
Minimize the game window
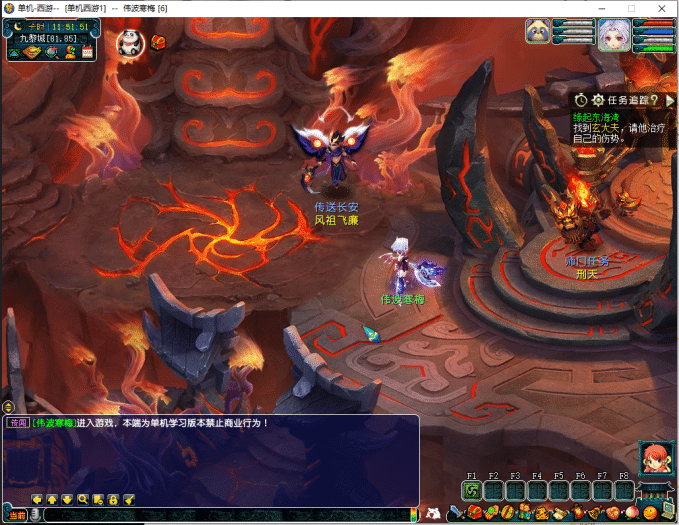tap(602, 8)
